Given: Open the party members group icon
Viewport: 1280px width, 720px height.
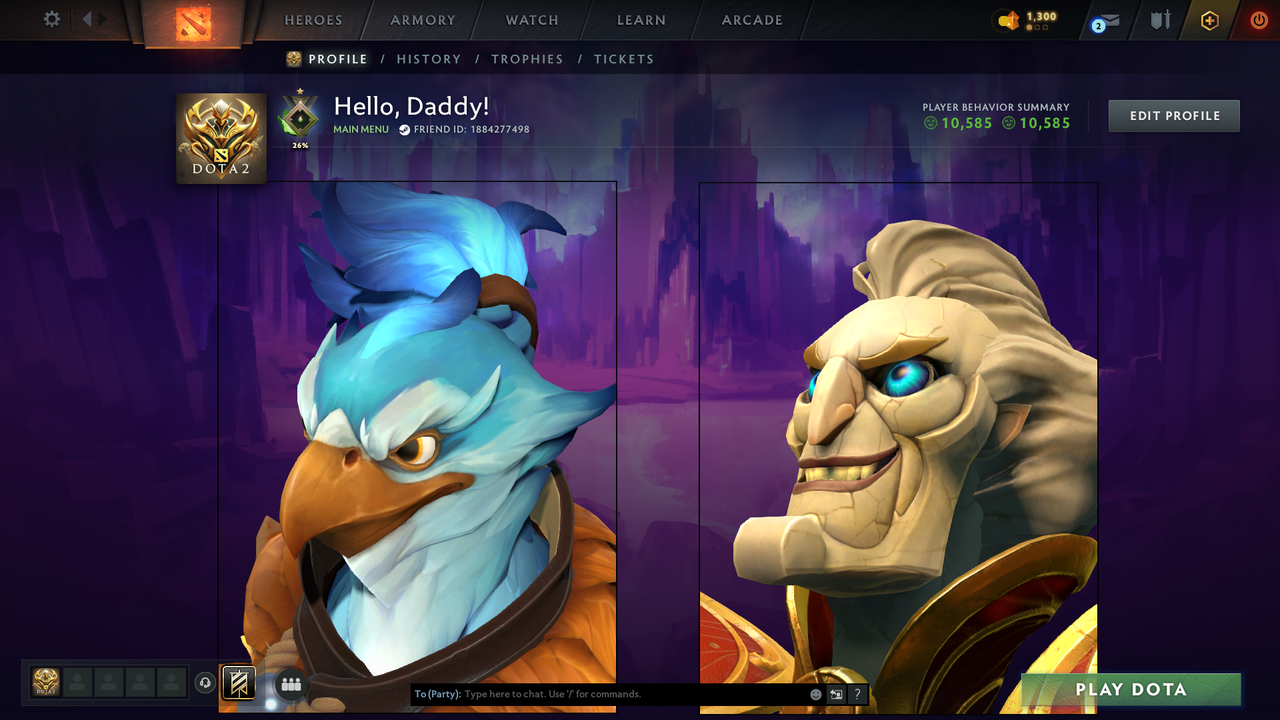Looking at the screenshot, I should tap(290, 683).
